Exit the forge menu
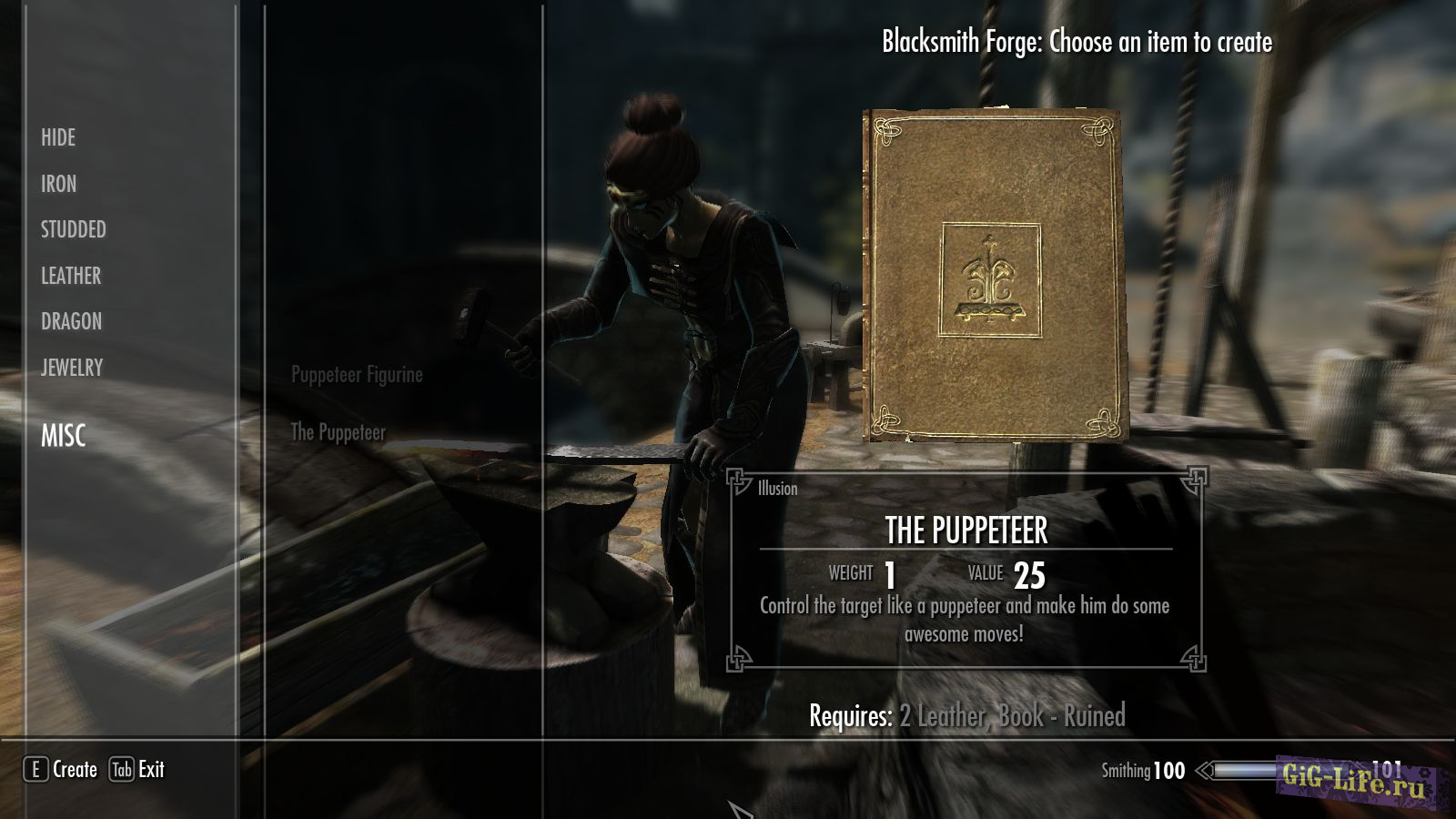 pos(137,770)
